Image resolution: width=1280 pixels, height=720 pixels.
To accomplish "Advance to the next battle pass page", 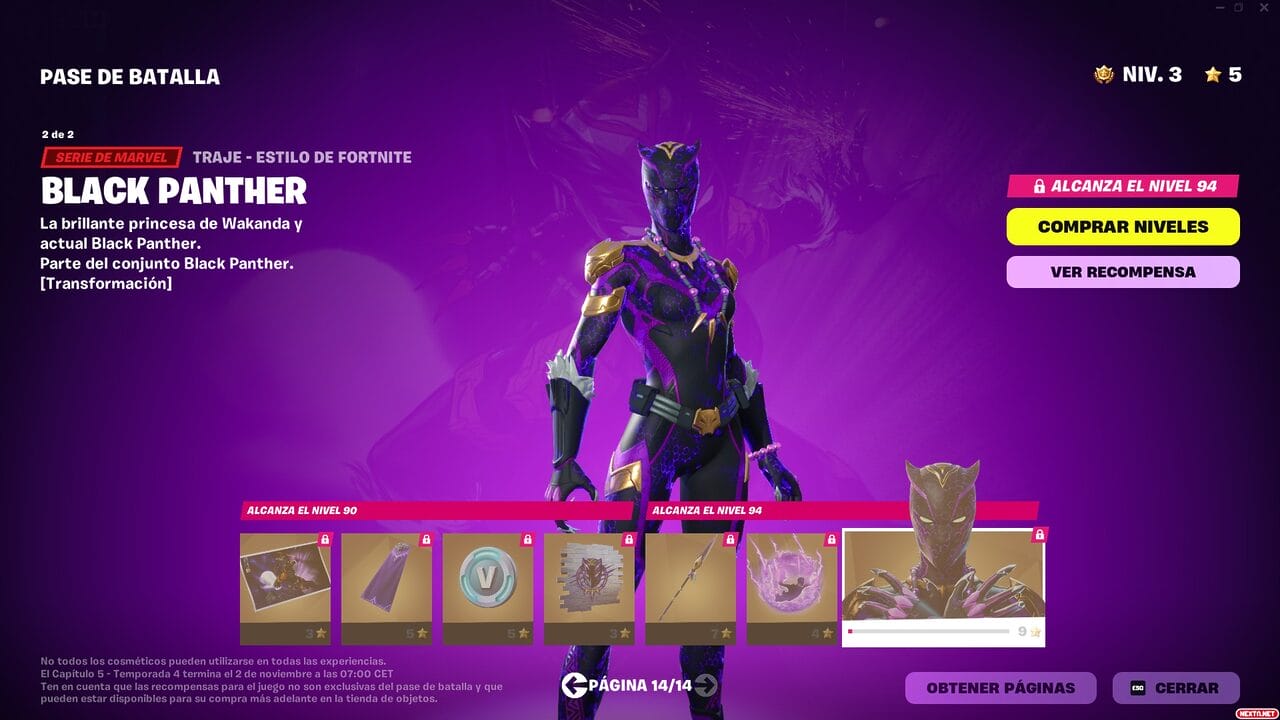I will click(x=708, y=687).
